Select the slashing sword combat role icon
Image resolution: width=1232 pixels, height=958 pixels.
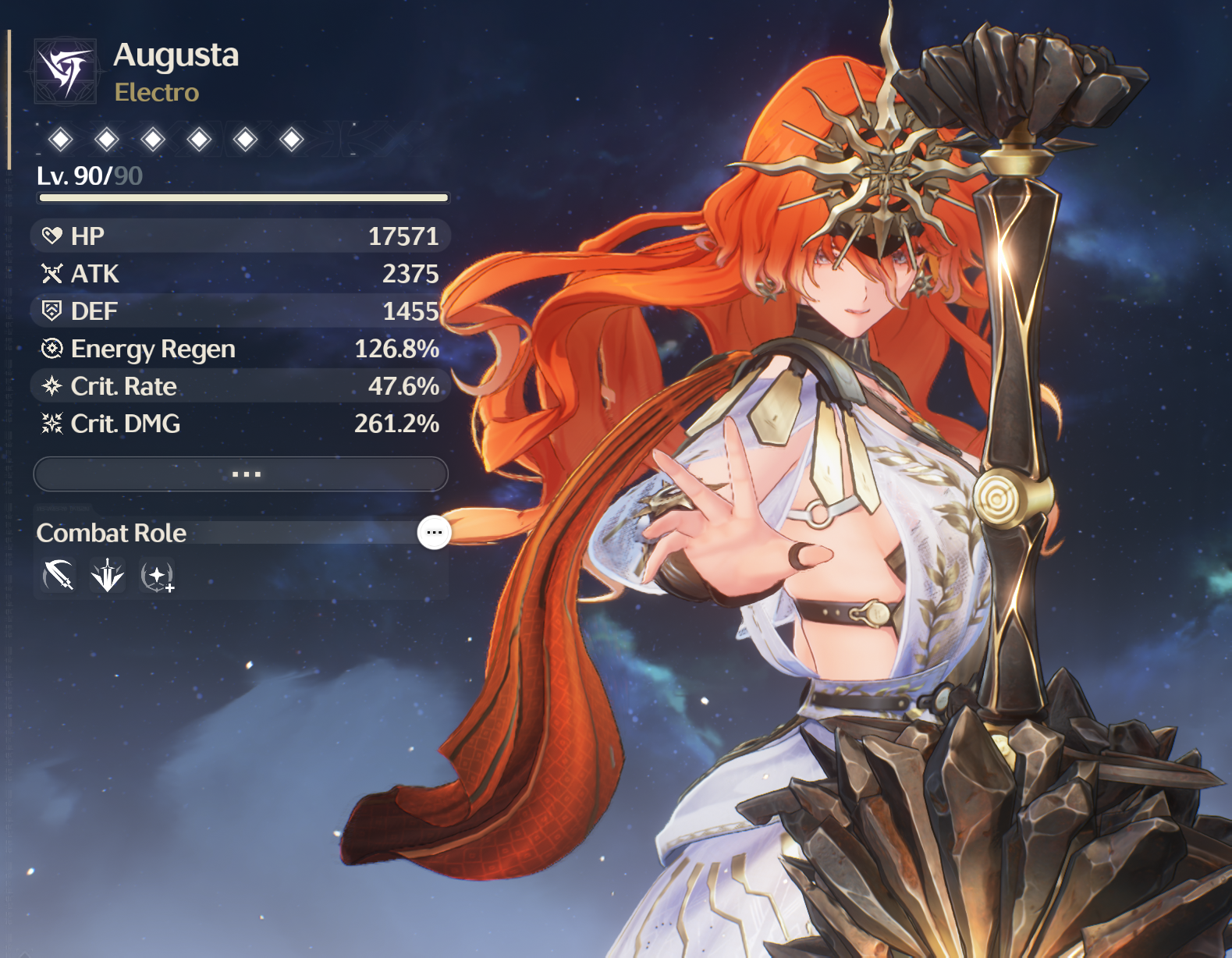59,577
